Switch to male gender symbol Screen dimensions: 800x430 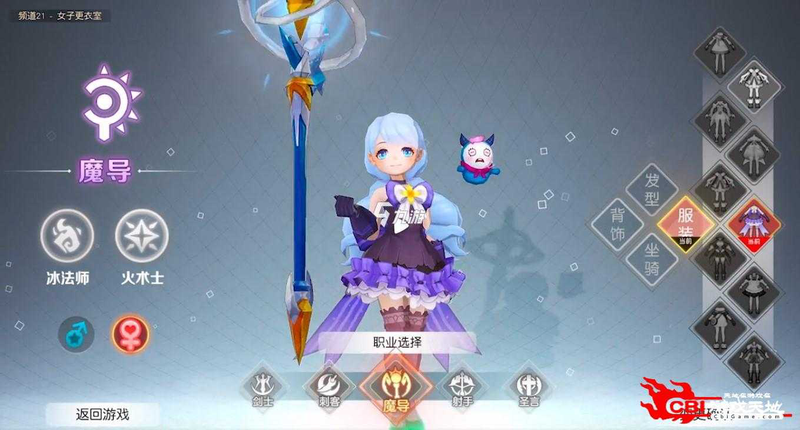coord(75,332)
